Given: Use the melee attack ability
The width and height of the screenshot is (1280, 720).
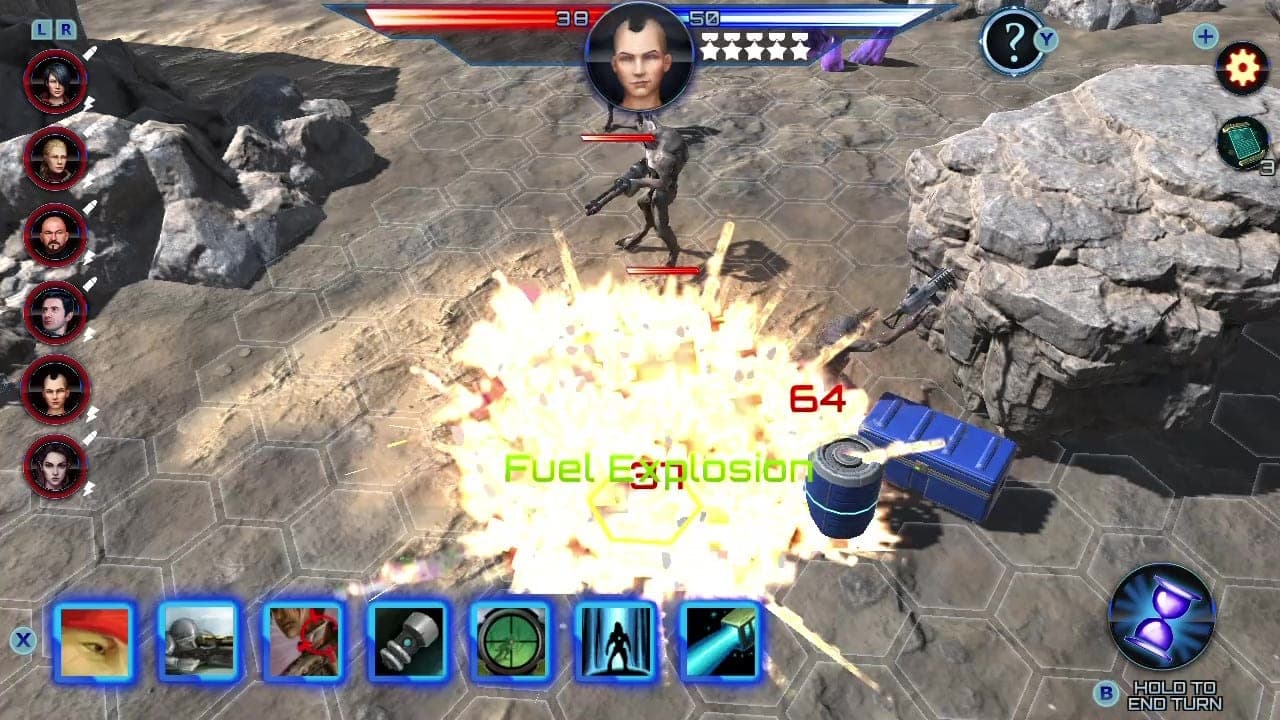Looking at the screenshot, I should (305, 641).
